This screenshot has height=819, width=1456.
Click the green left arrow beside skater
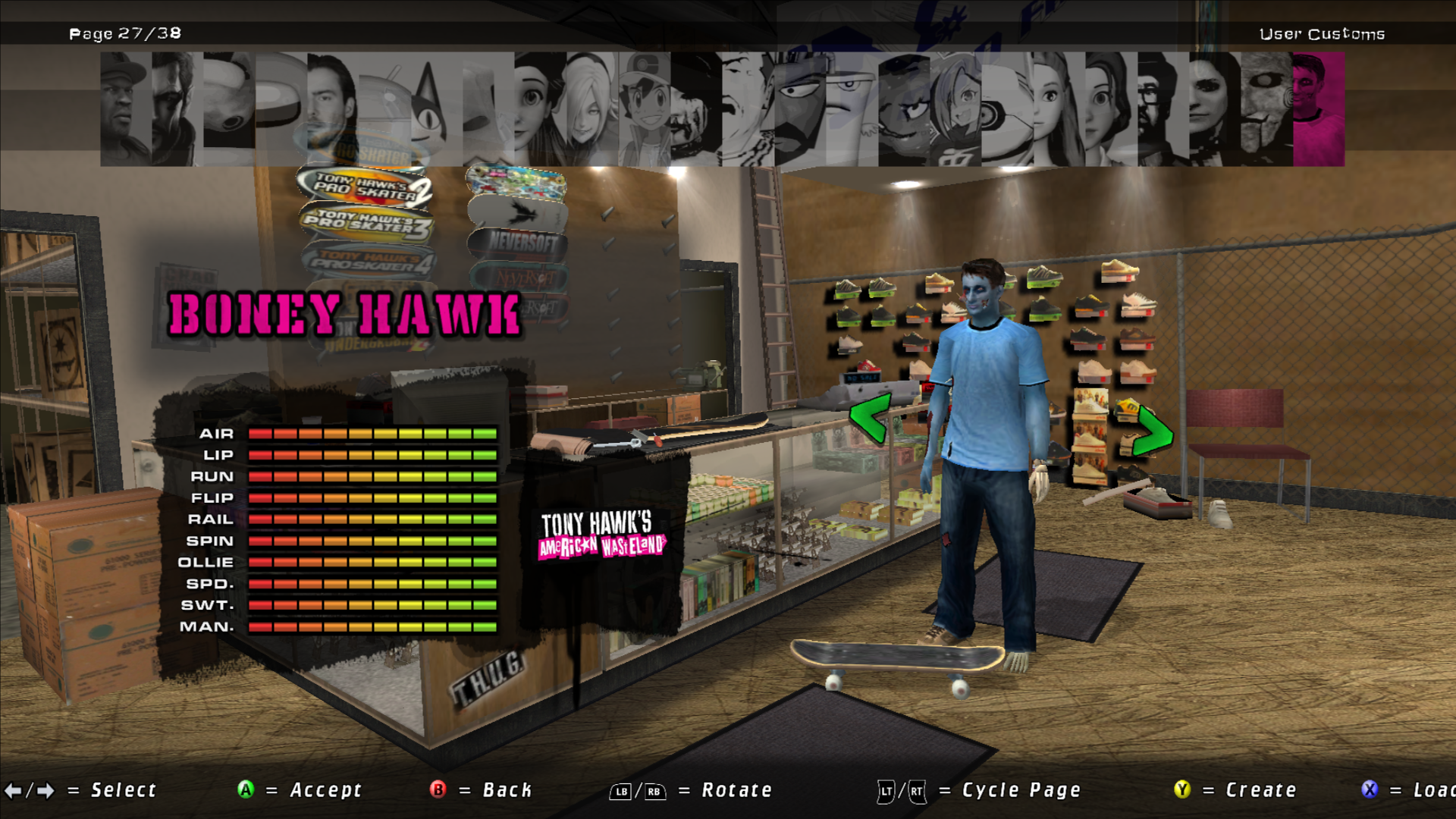(x=869, y=418)
